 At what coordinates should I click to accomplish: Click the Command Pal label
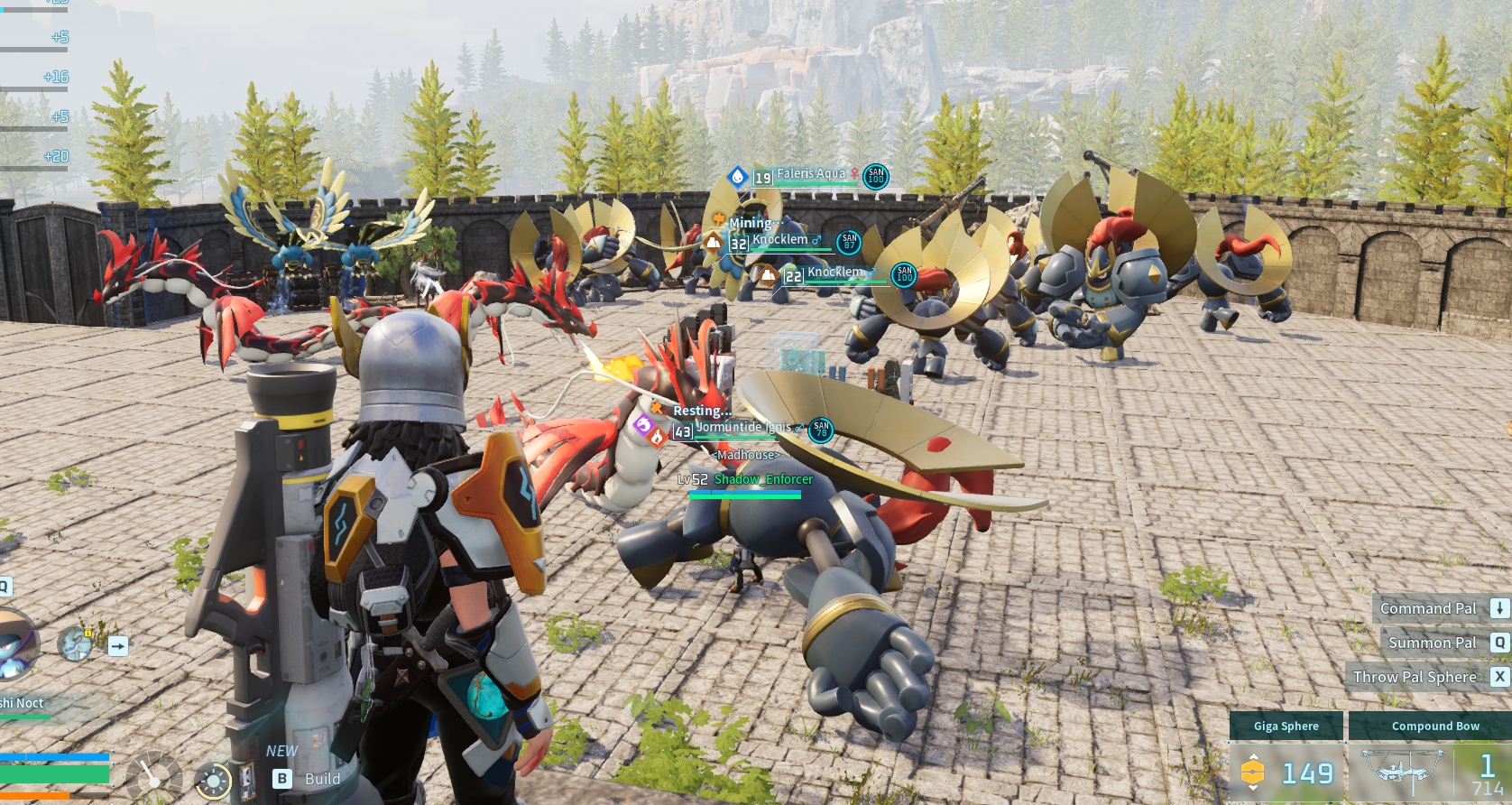click(1427, 608)
